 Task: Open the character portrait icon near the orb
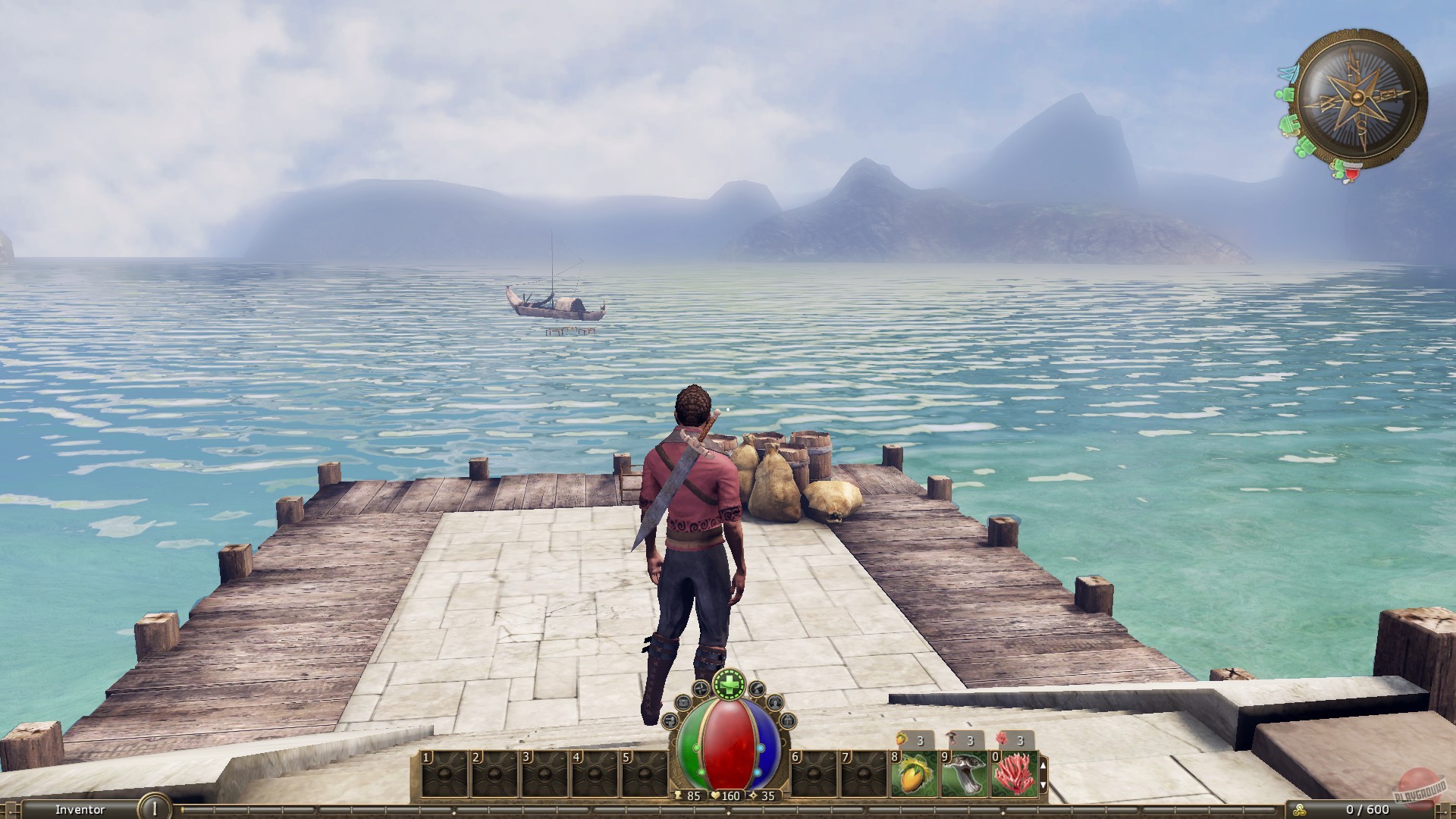click(775, 703)
